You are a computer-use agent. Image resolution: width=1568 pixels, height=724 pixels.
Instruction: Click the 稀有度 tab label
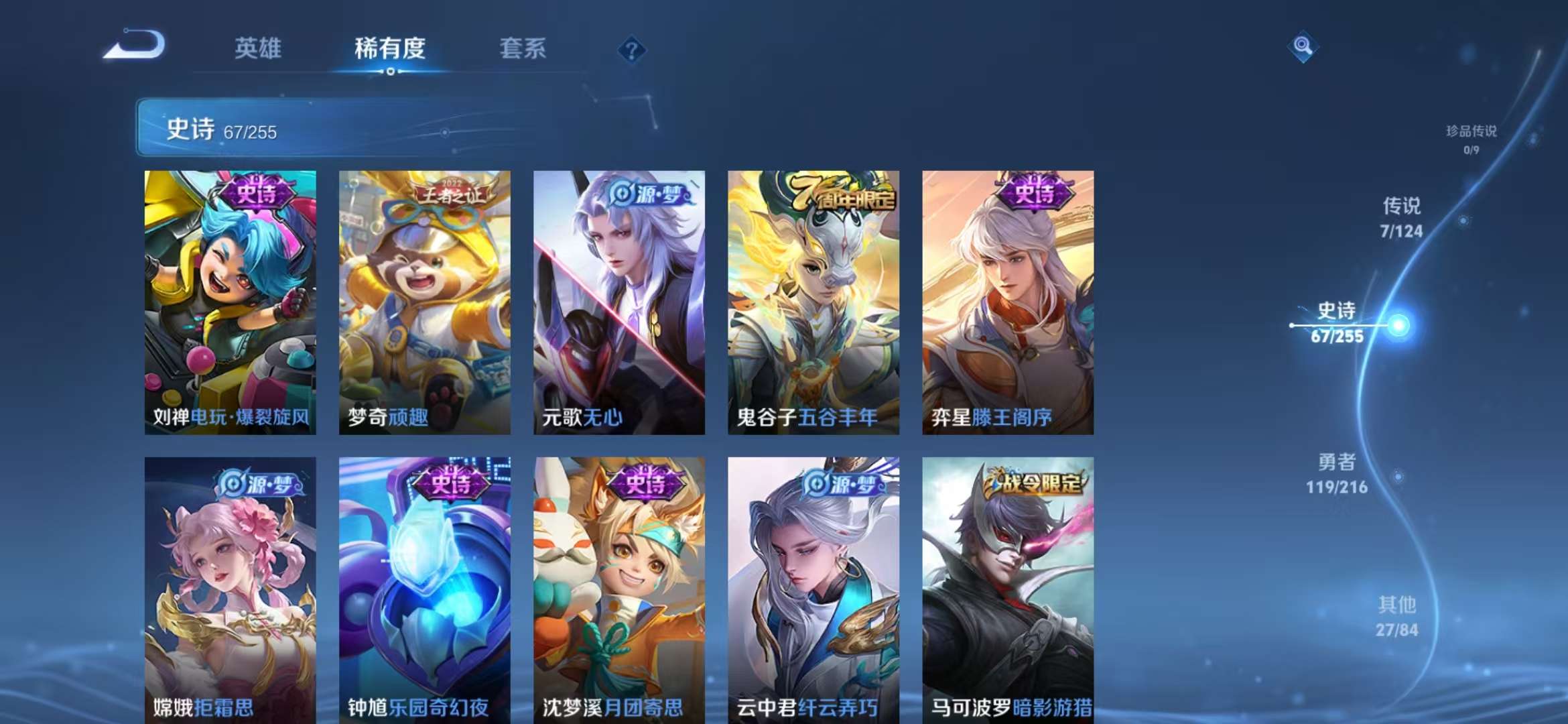[391, 48]
